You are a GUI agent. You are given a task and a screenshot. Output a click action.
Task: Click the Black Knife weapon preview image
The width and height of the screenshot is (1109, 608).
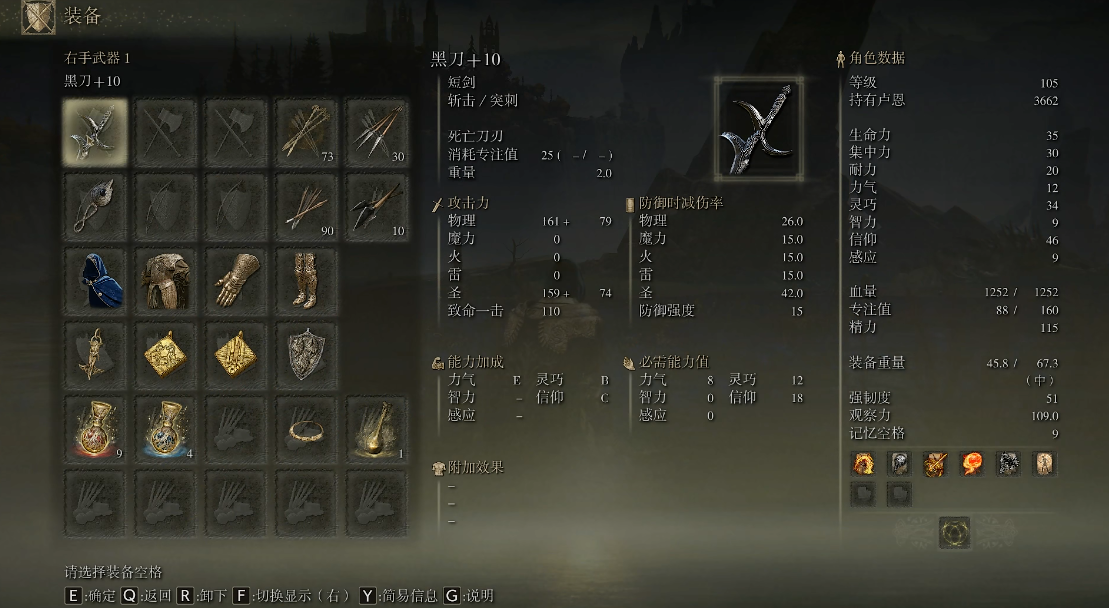click(758, 128)
